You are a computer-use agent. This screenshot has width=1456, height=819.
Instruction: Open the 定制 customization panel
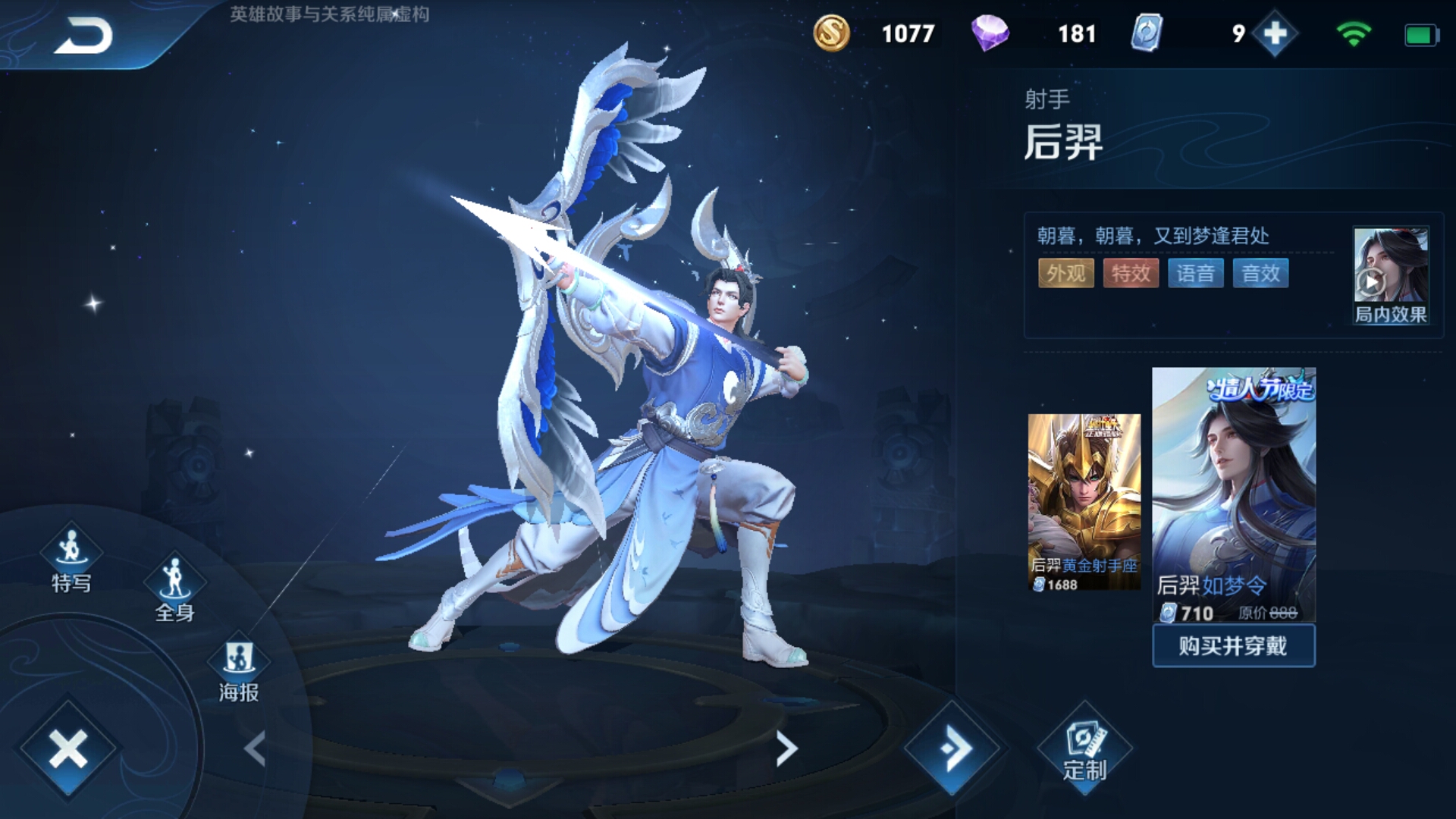1086,747
